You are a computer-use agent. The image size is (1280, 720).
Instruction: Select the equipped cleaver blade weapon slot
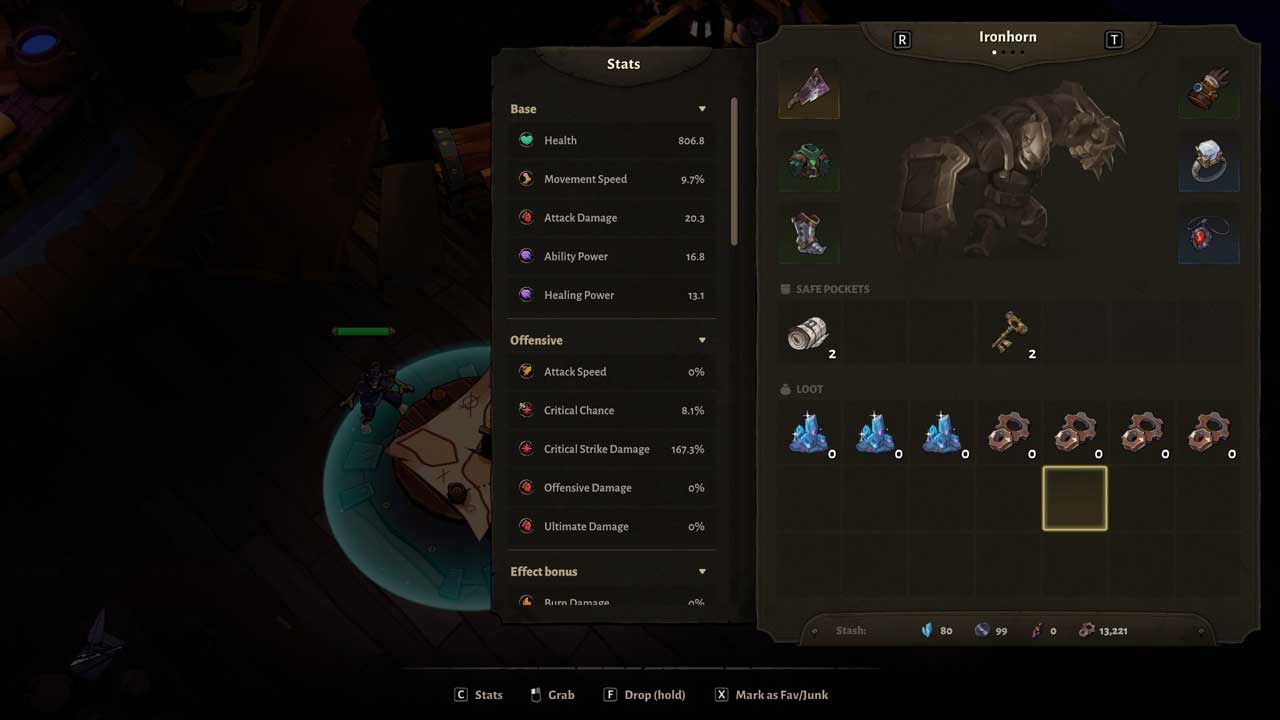(808, 89)
